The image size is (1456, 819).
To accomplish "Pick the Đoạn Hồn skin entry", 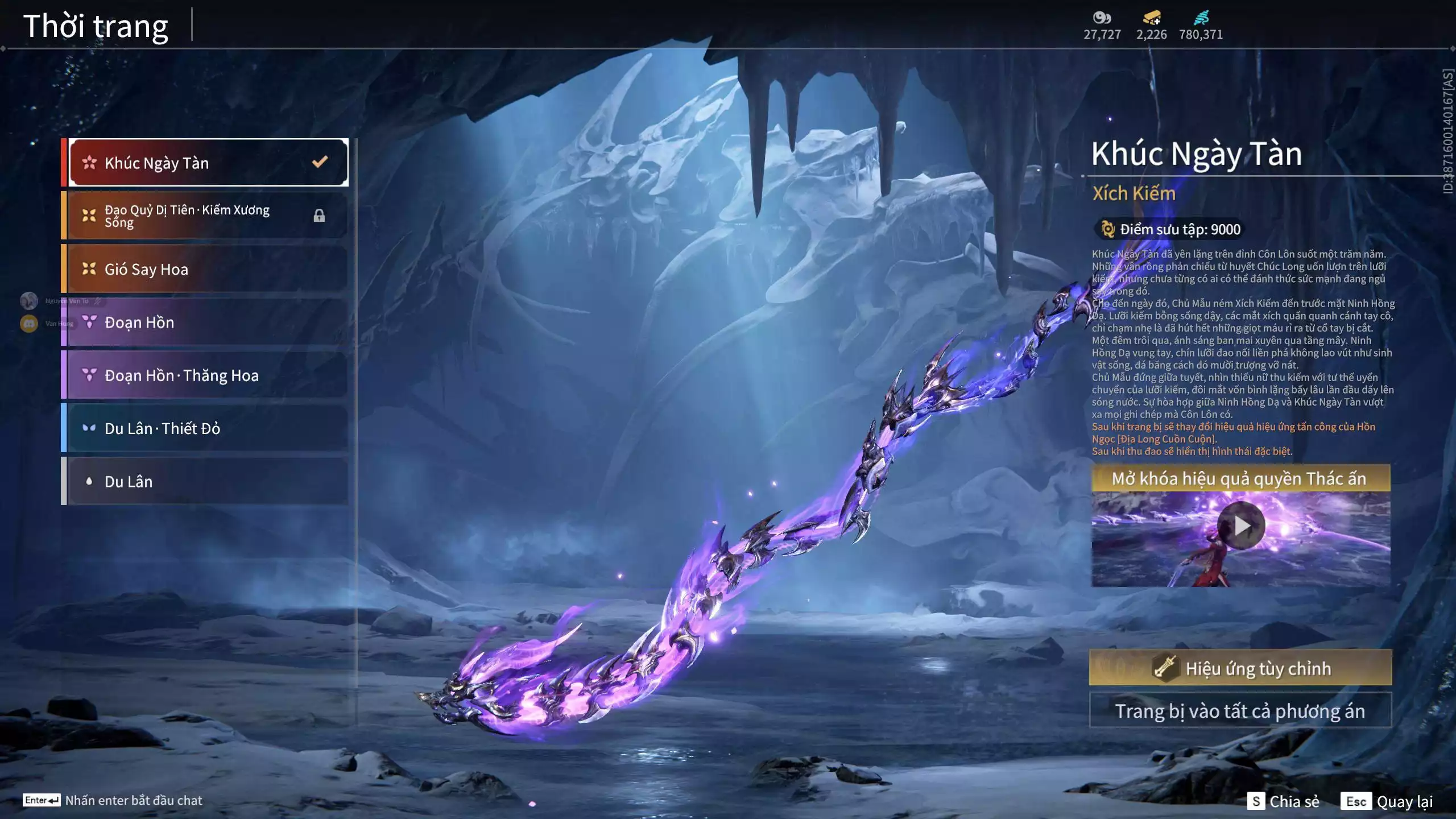I will [208, 322].
